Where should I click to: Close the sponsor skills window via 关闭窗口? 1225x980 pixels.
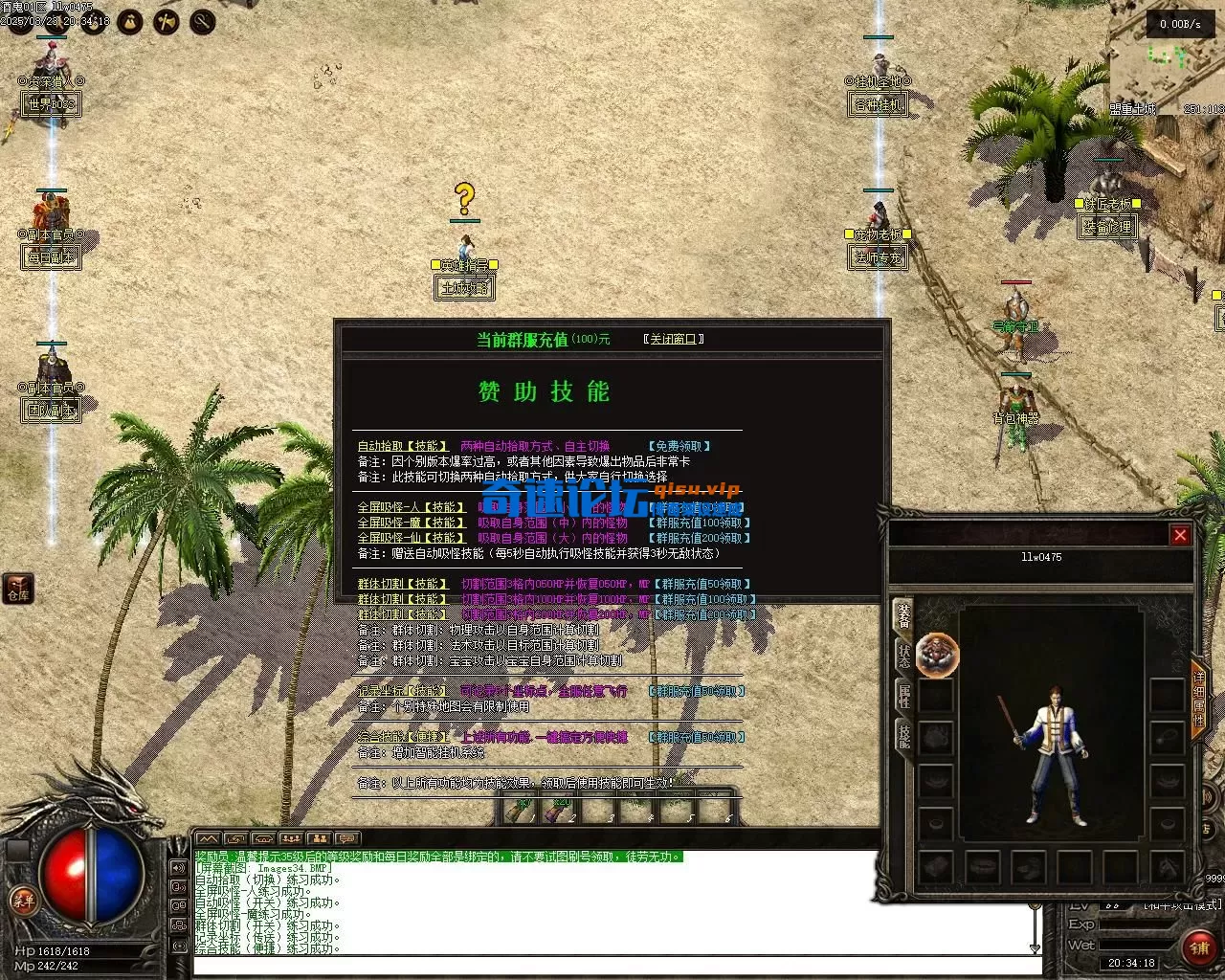[674, 339]
